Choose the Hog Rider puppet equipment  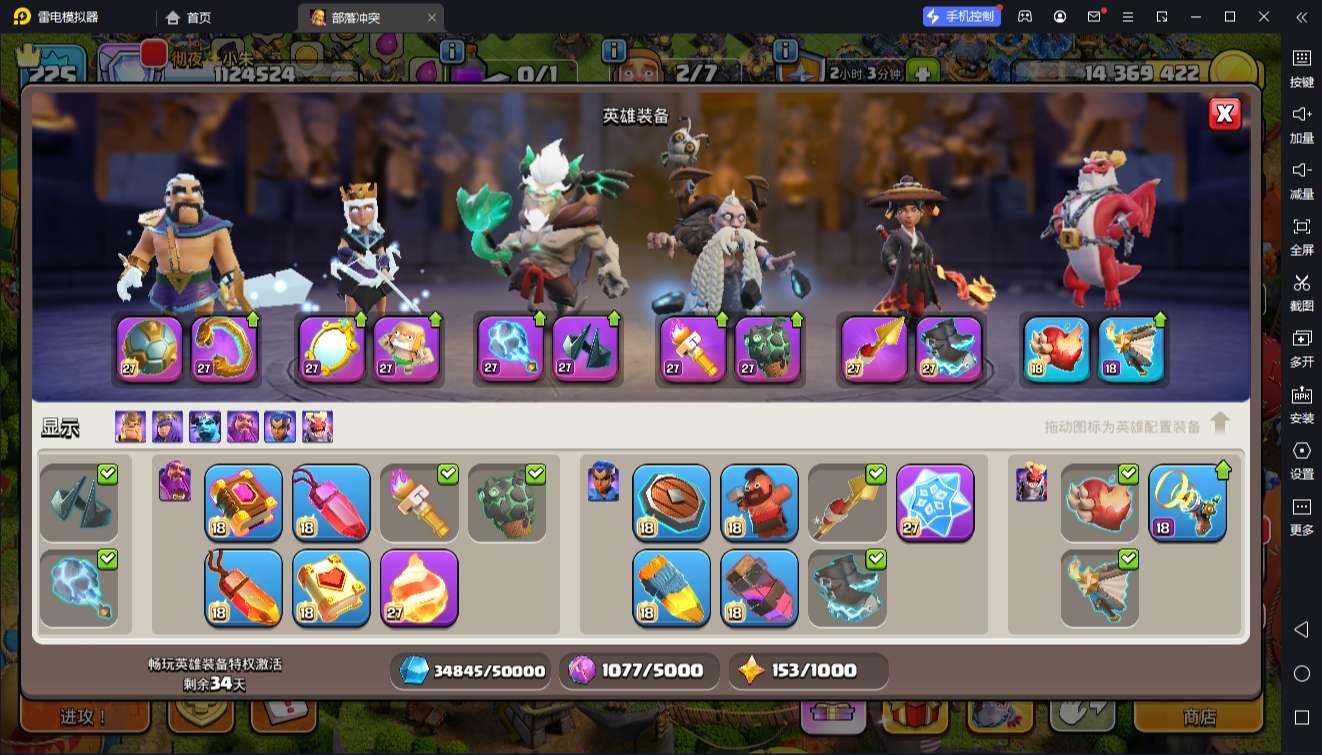[759, 503]
